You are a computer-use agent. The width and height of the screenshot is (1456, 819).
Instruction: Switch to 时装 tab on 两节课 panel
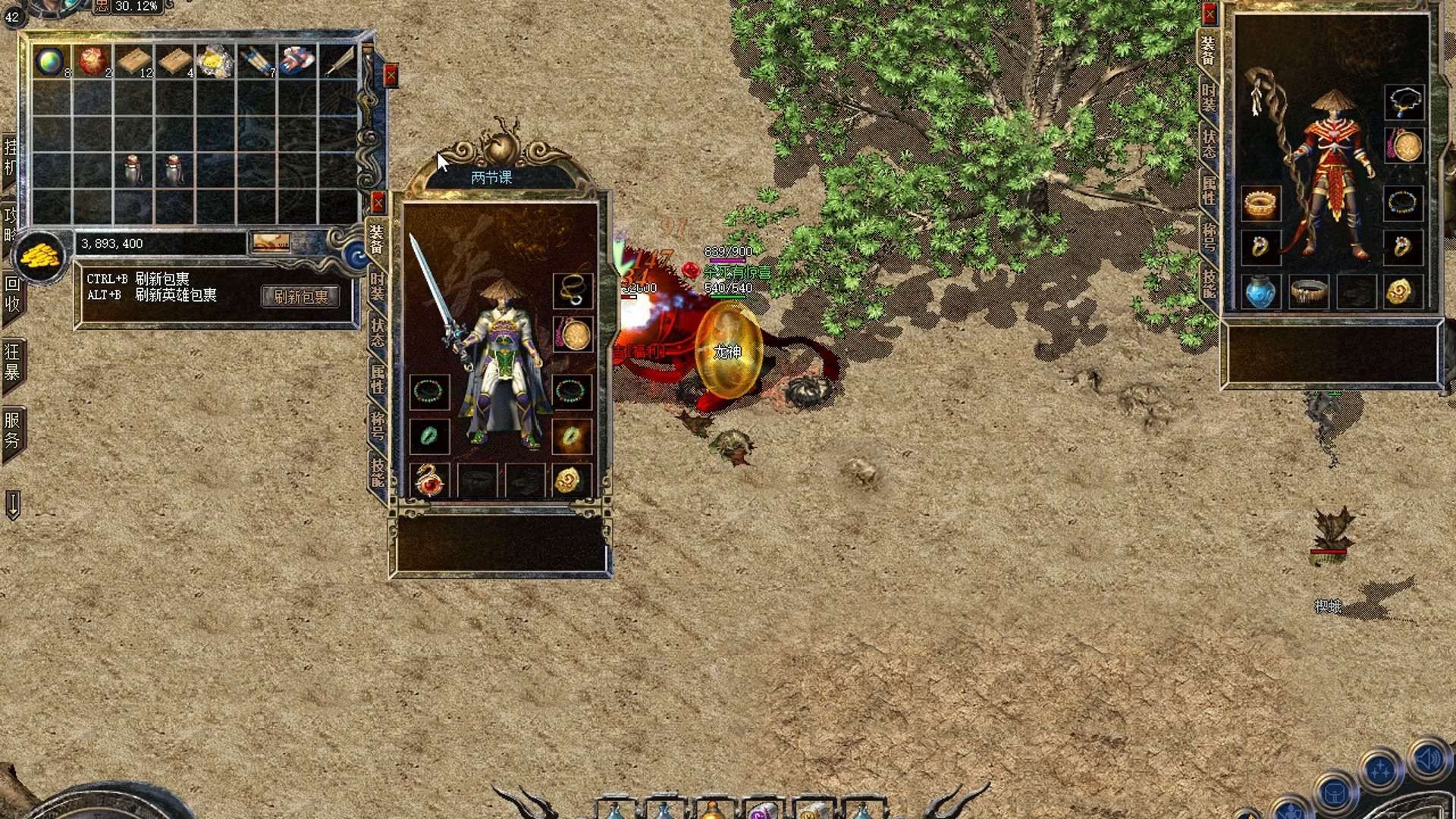pyautogui.click(x=377, y=286)
